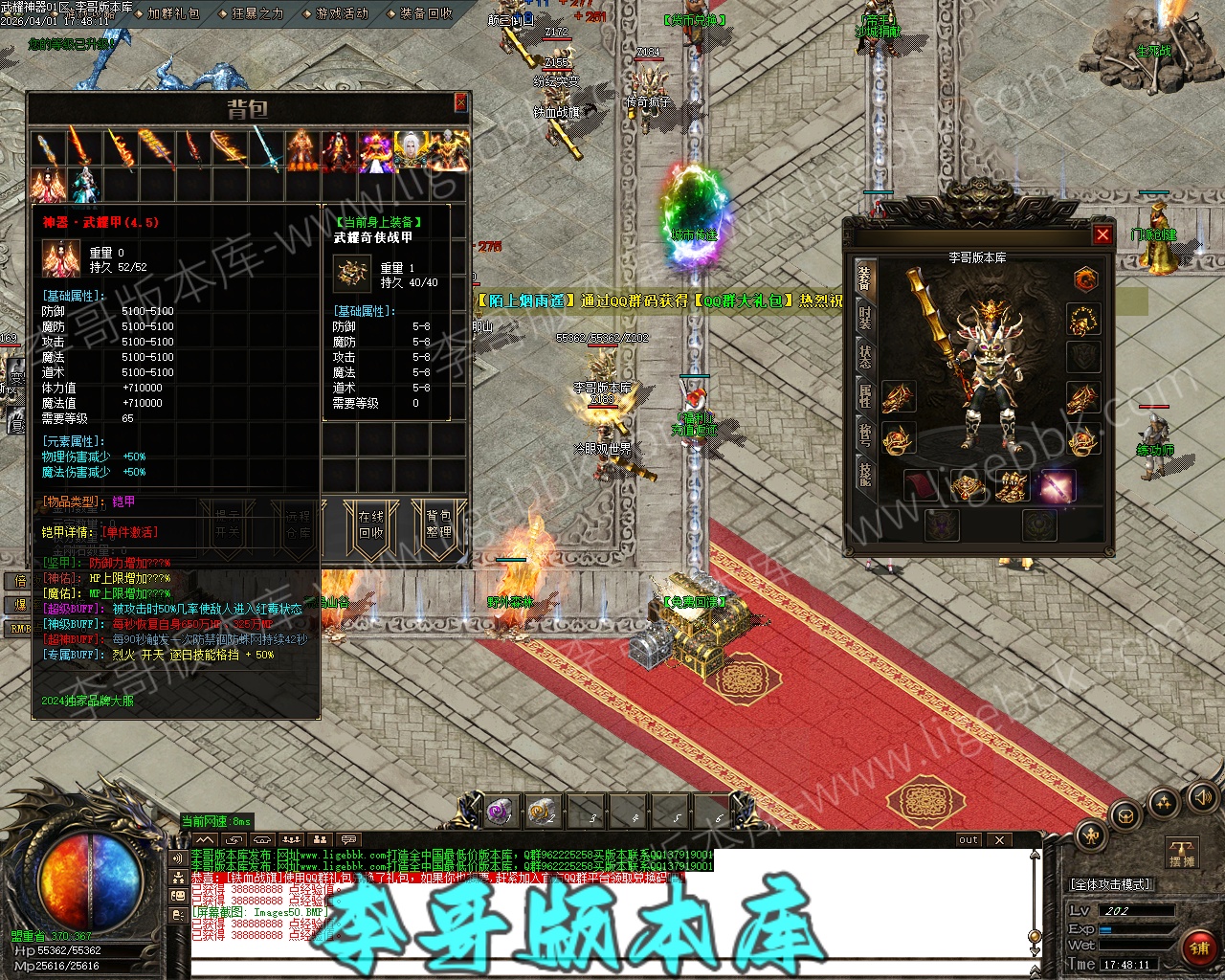
Task: Switch to the 技能 skills tab
Action: click(864, 474)
